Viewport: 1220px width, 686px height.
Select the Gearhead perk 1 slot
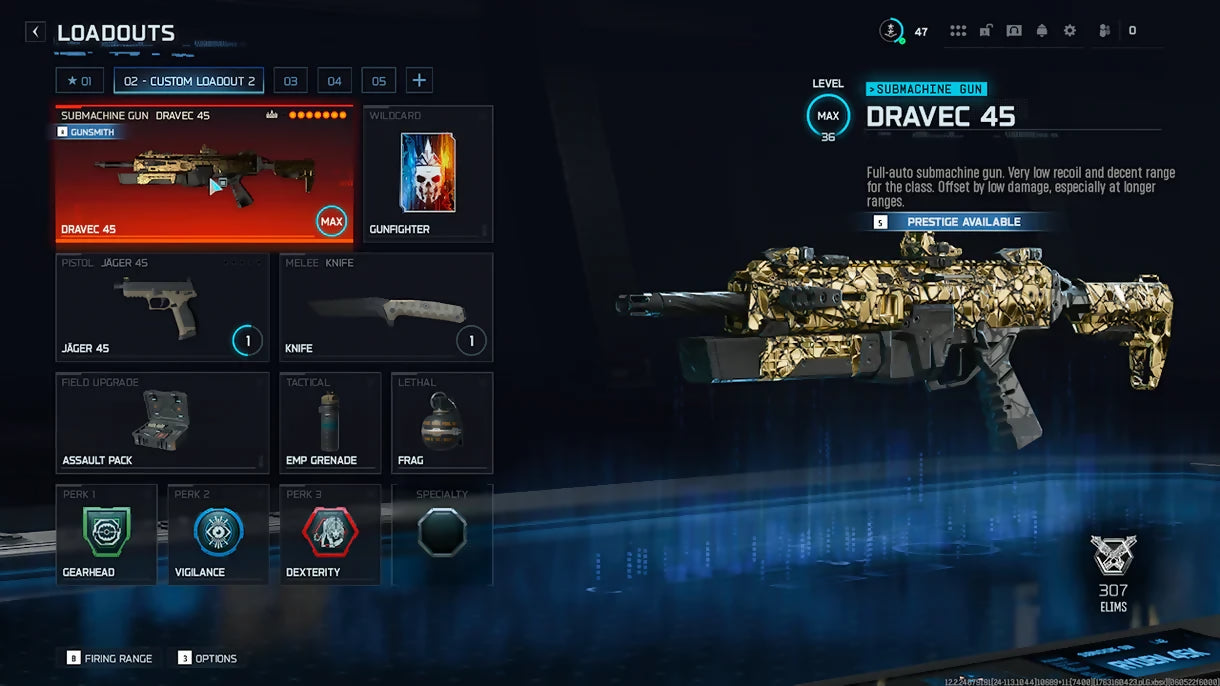pos(106,534)
